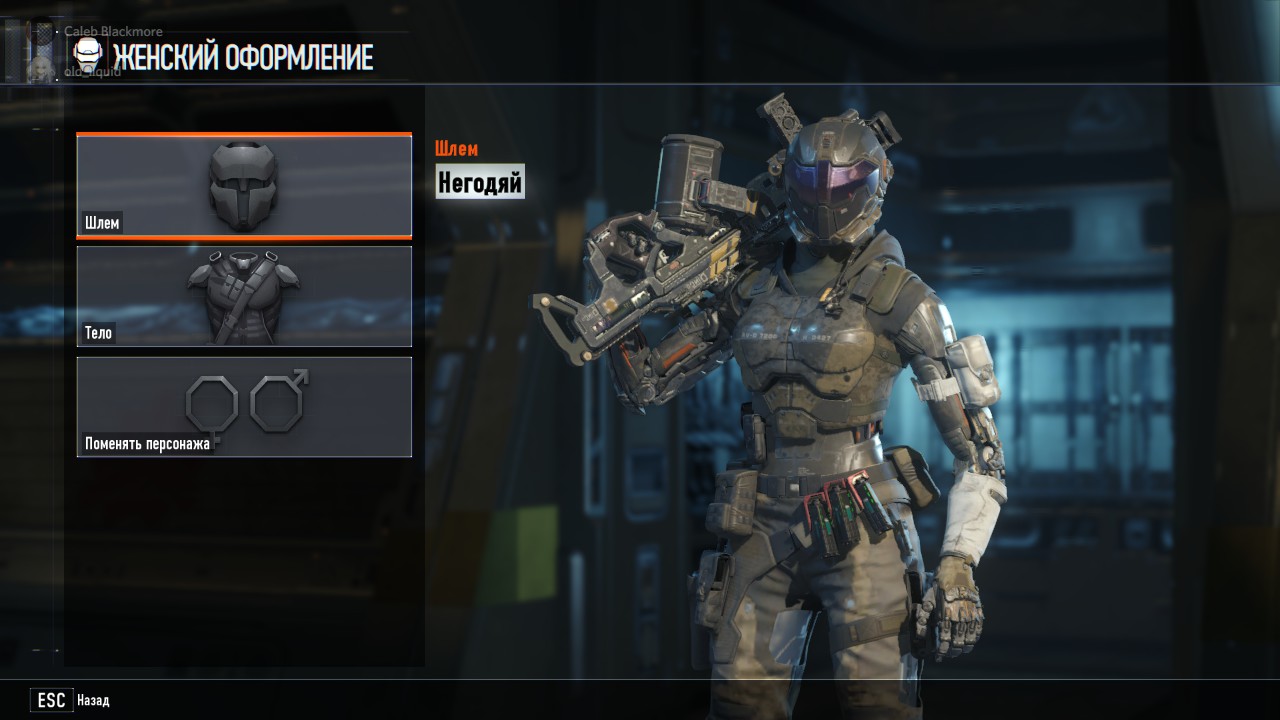Choose Поменять персонажа to switch gender
Image resolution: width=1280 pixels, height=720 pixels.
[244, 407]
